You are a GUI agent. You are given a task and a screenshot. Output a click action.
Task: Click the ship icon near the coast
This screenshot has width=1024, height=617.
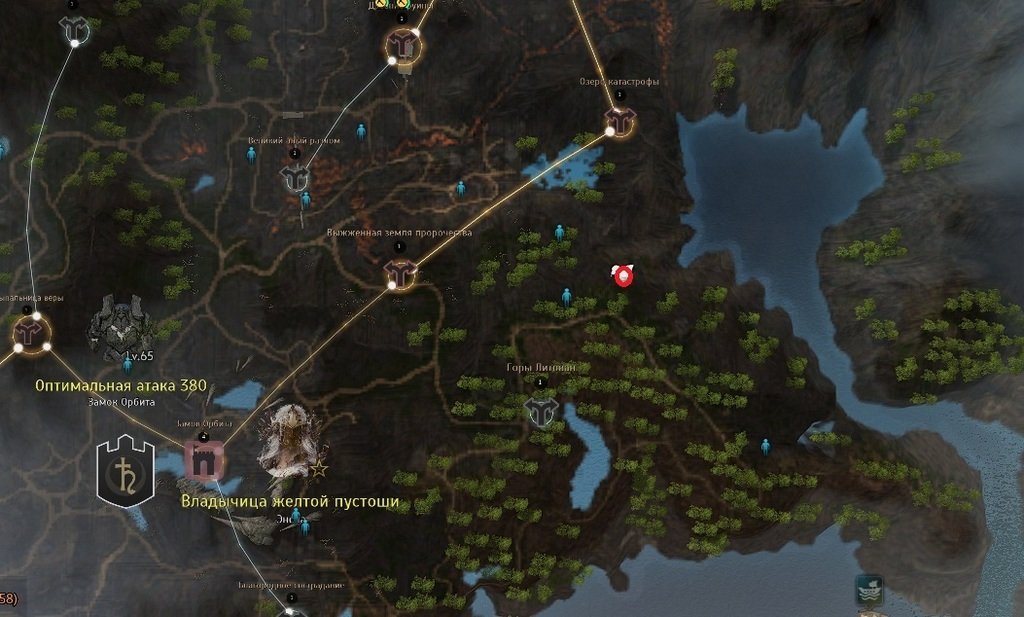(x=869, y=590)
